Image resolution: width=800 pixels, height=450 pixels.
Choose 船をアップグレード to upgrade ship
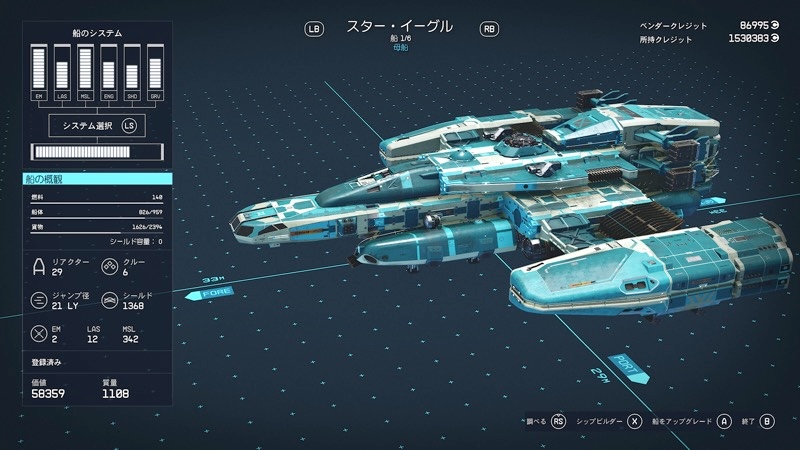click(695, 422)
